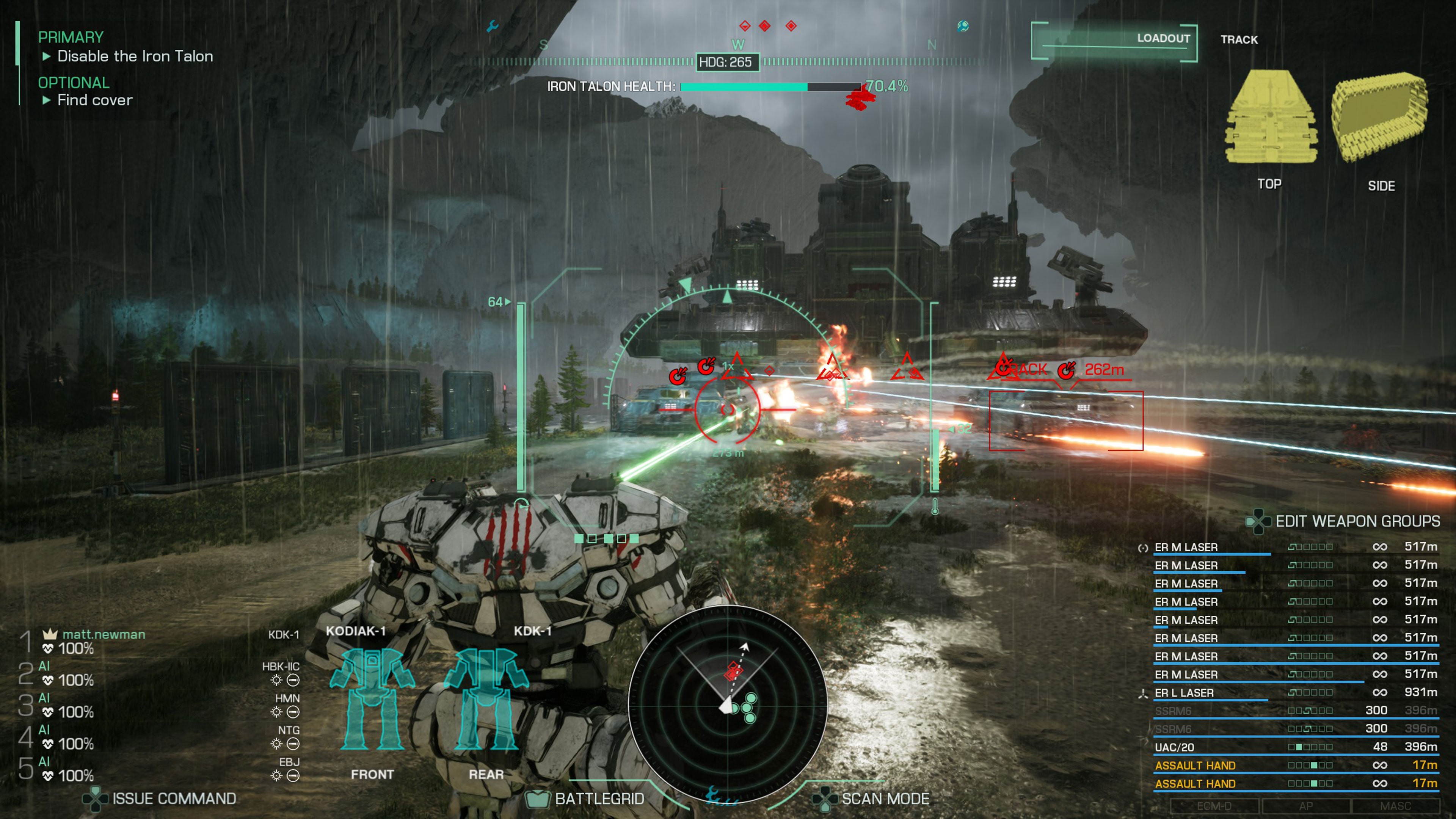Open the BATTLEGRID view
The height and width of the screenshot is (819, 1456).
[x=600, y=799]
